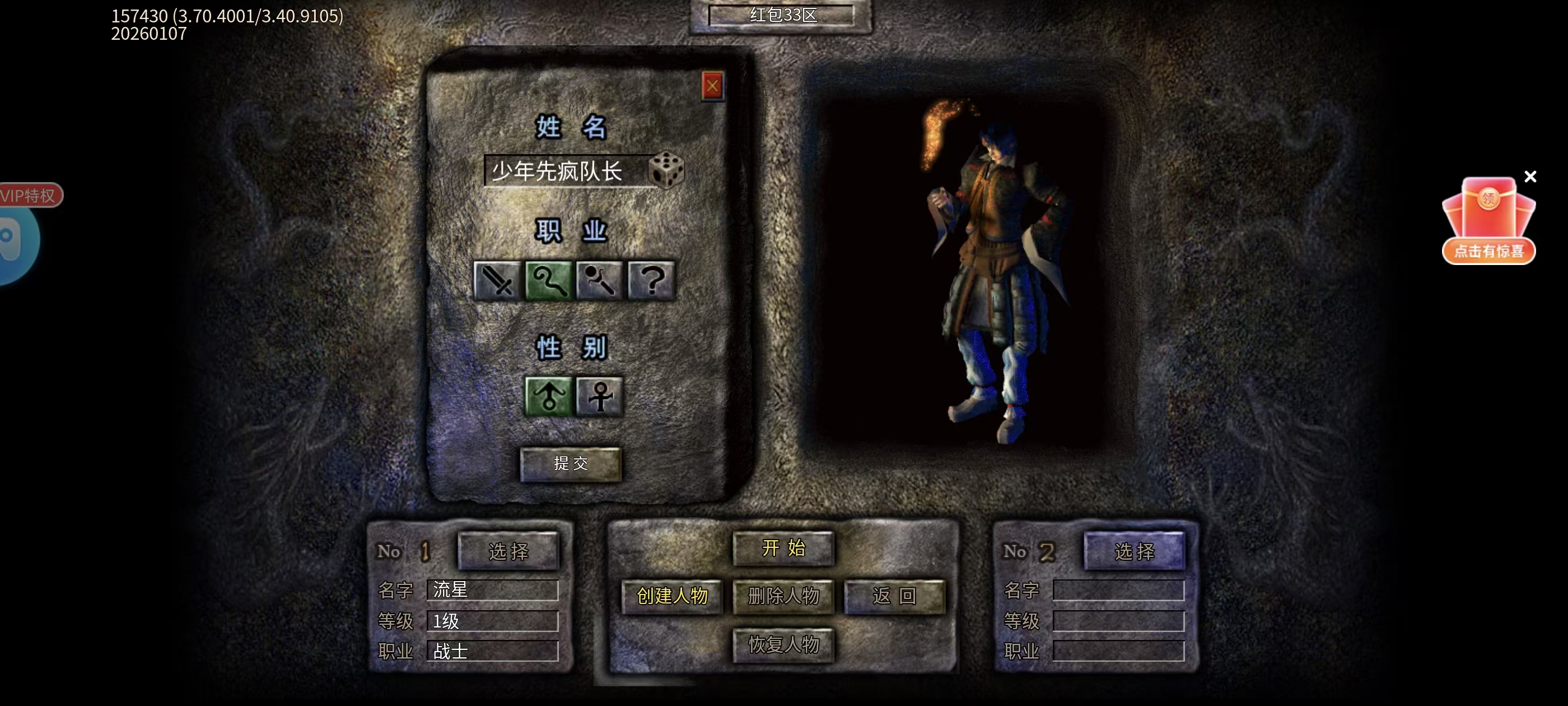Select the green serpent staff class icon

pos(548,281)
